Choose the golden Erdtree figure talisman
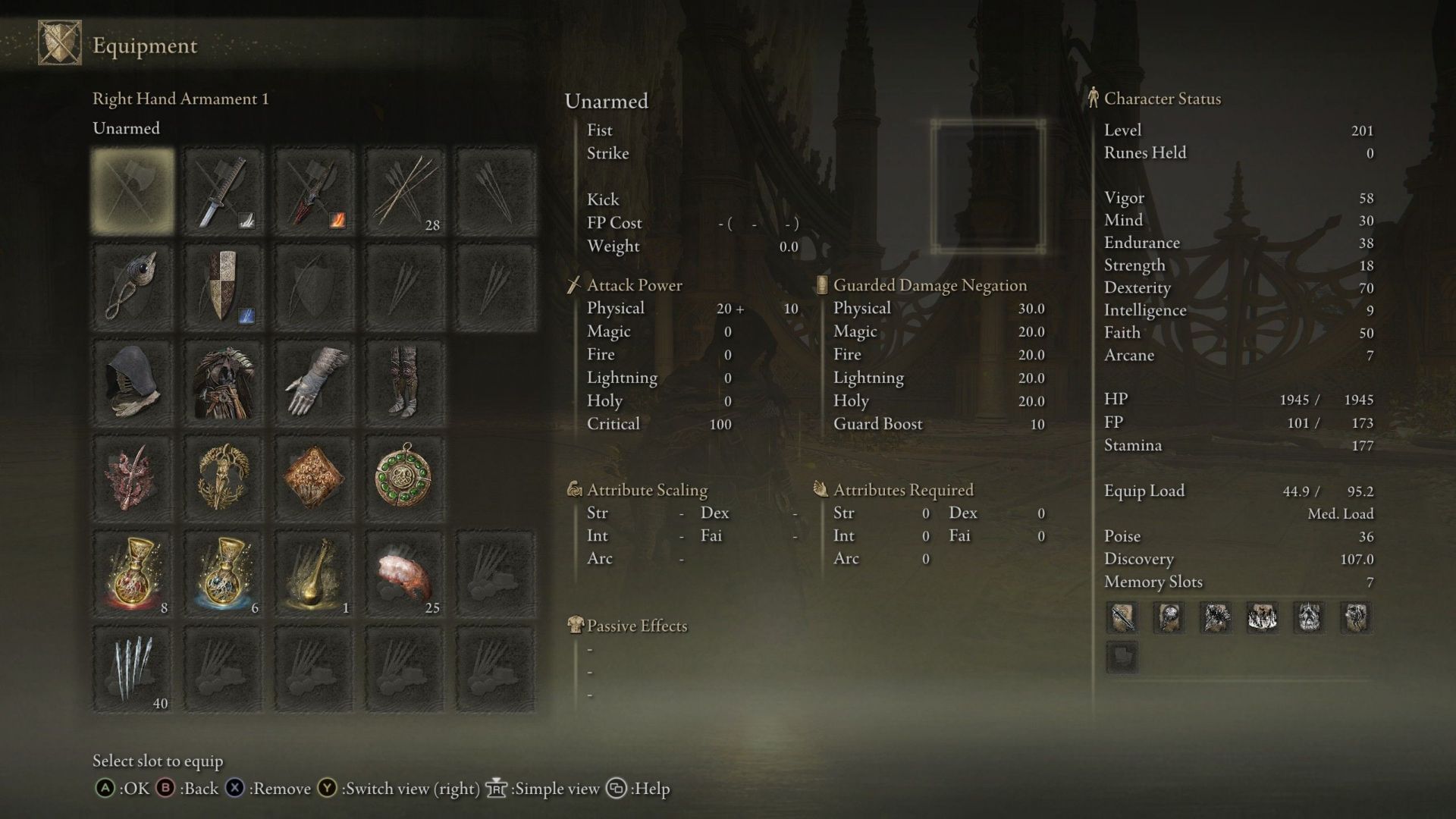1456x819 pixels. (224, 479)
